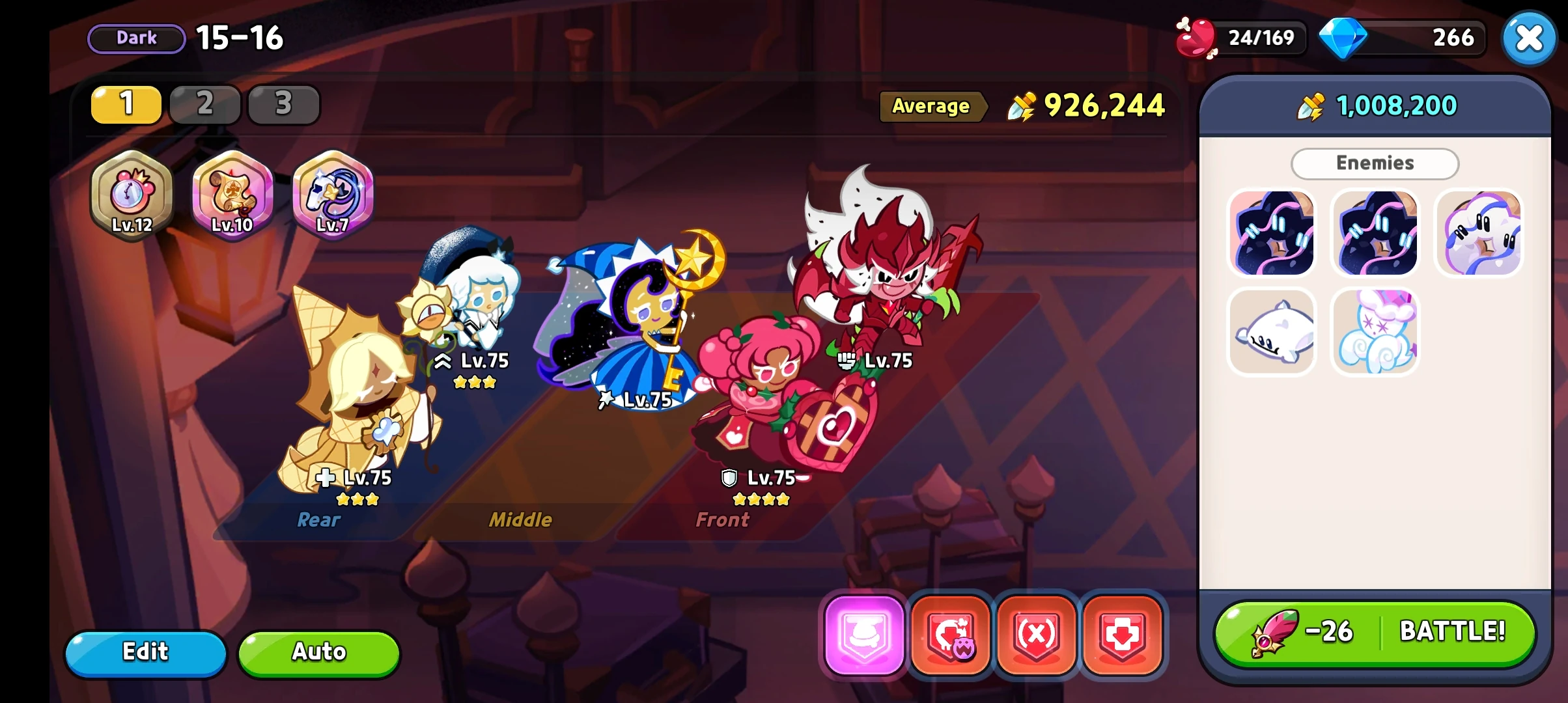Open the Dark difficulty label dropdown
Image resolution: width=1568 pixels, height=703 pixels.
pyautogui.click(x=135, y=37)
